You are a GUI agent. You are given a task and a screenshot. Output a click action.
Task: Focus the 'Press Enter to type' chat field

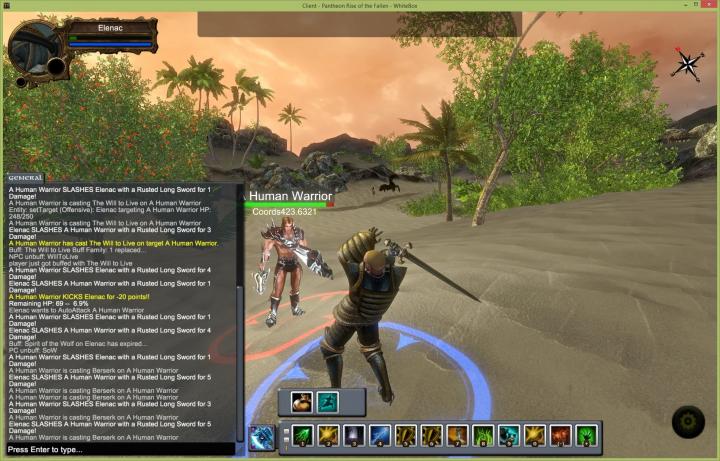pyautogui.click(x=120, y=449)
